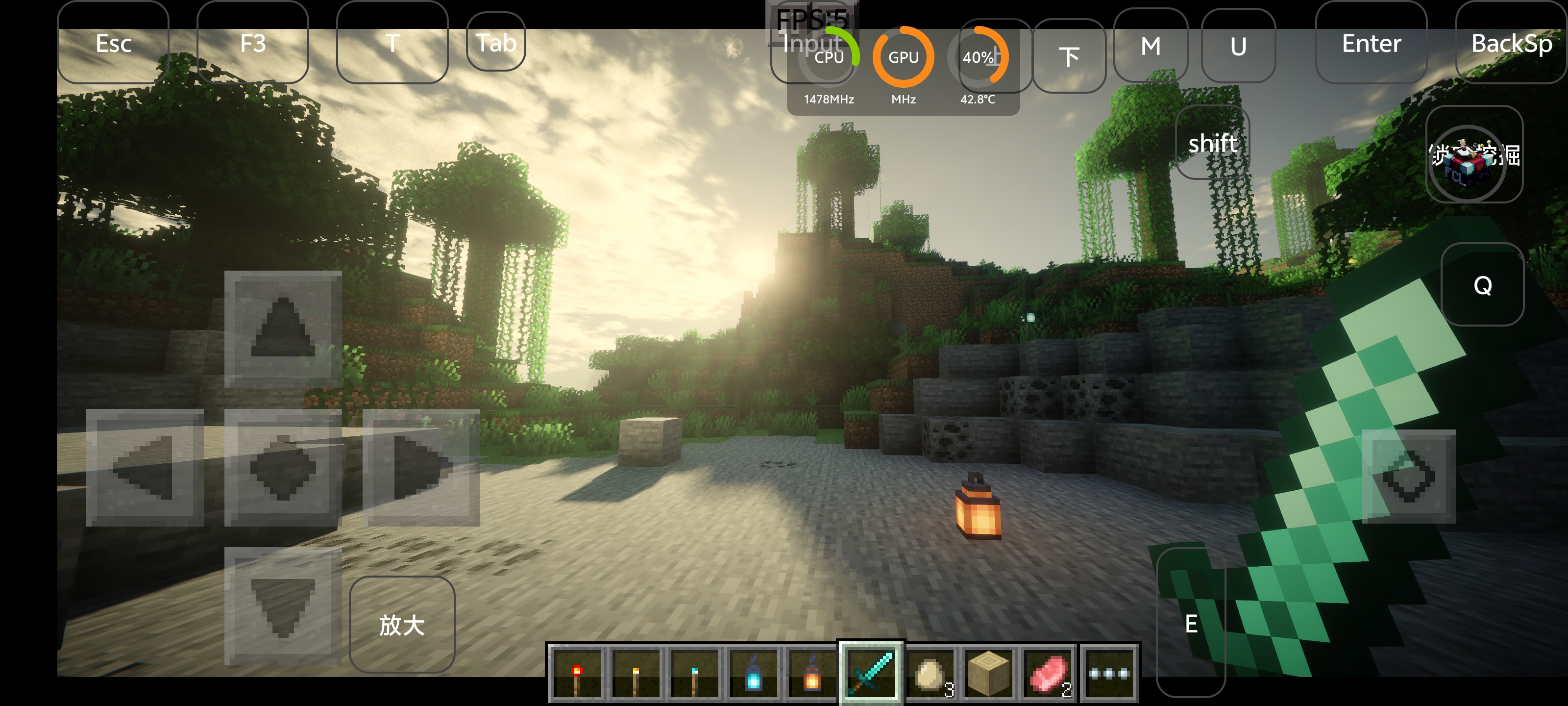Select the egg stack in the hotbar
Viewport: 1568px width, 706px height.
pyautogui.click(x=930, y=674)
